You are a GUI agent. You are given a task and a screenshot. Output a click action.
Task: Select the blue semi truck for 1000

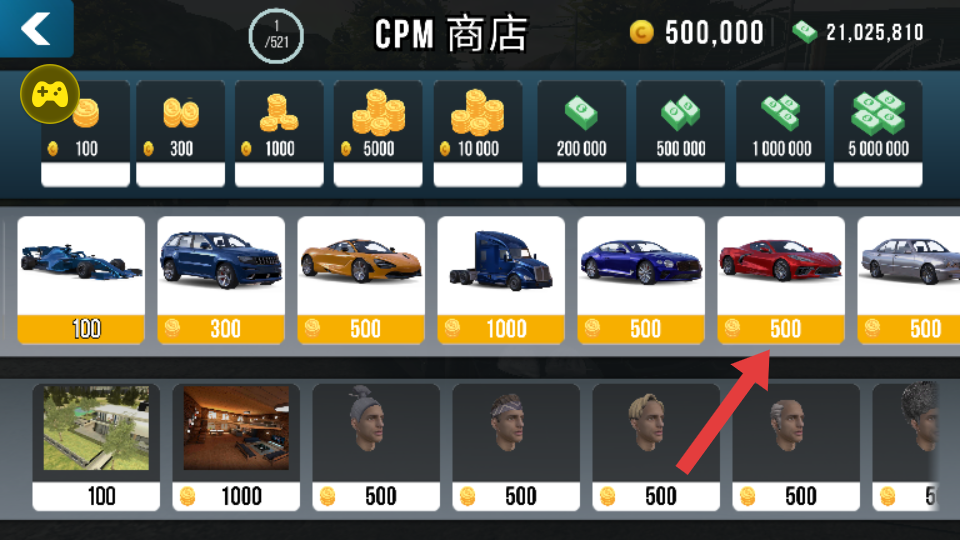pyautogui.click(x=501, y=280)
